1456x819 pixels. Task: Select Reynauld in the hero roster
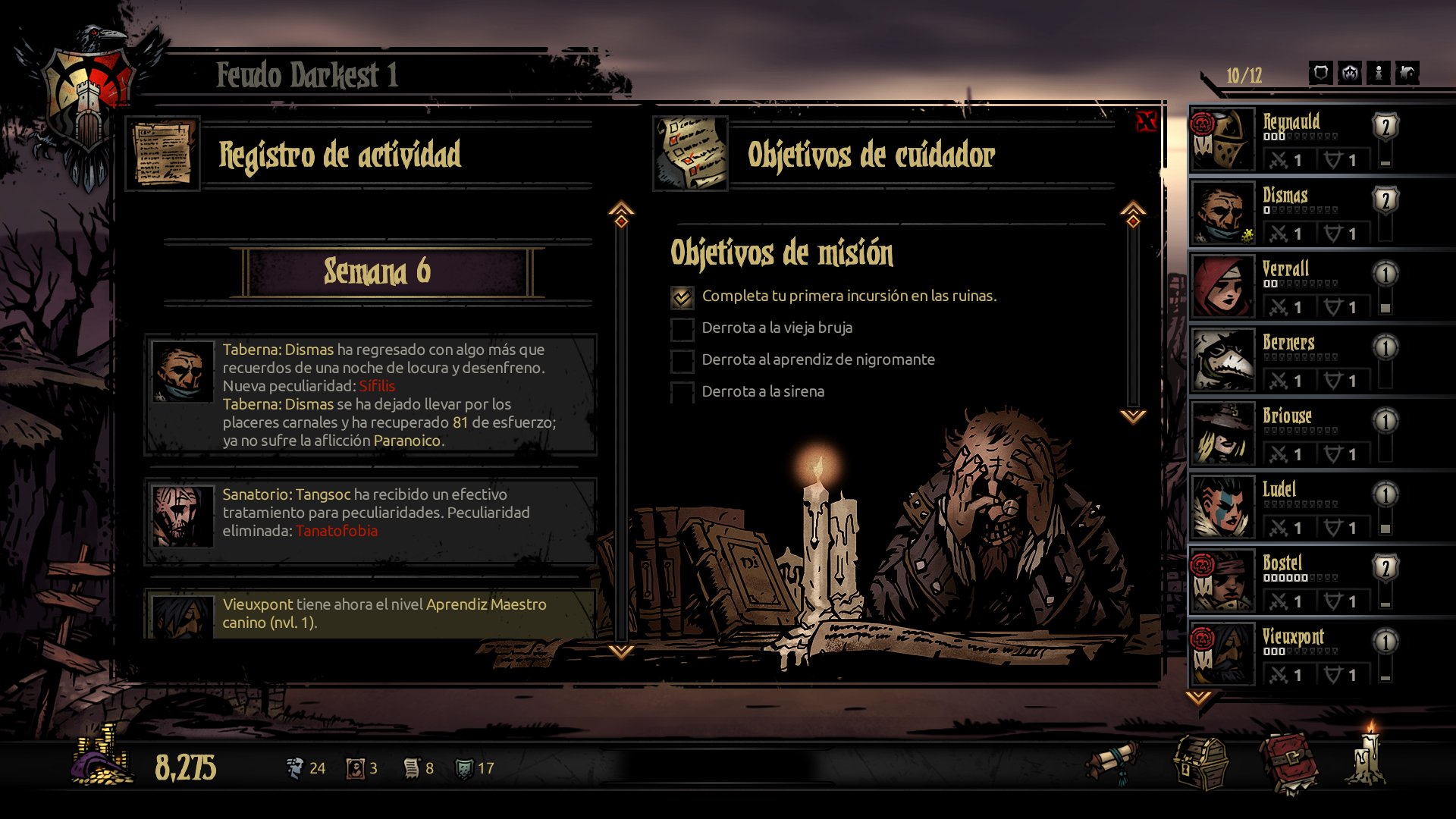pyautogui.click(x=1289, y=140)
